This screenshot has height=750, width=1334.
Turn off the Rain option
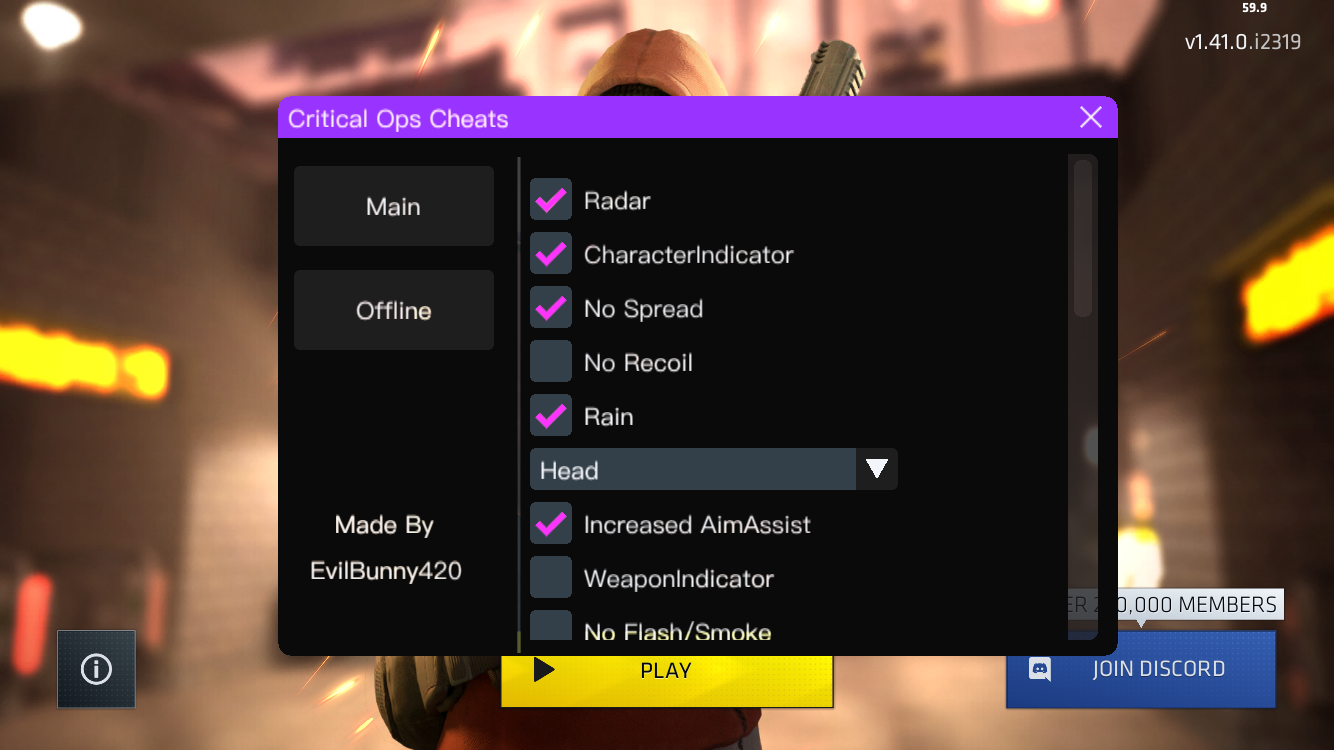[x=550, y=415]
